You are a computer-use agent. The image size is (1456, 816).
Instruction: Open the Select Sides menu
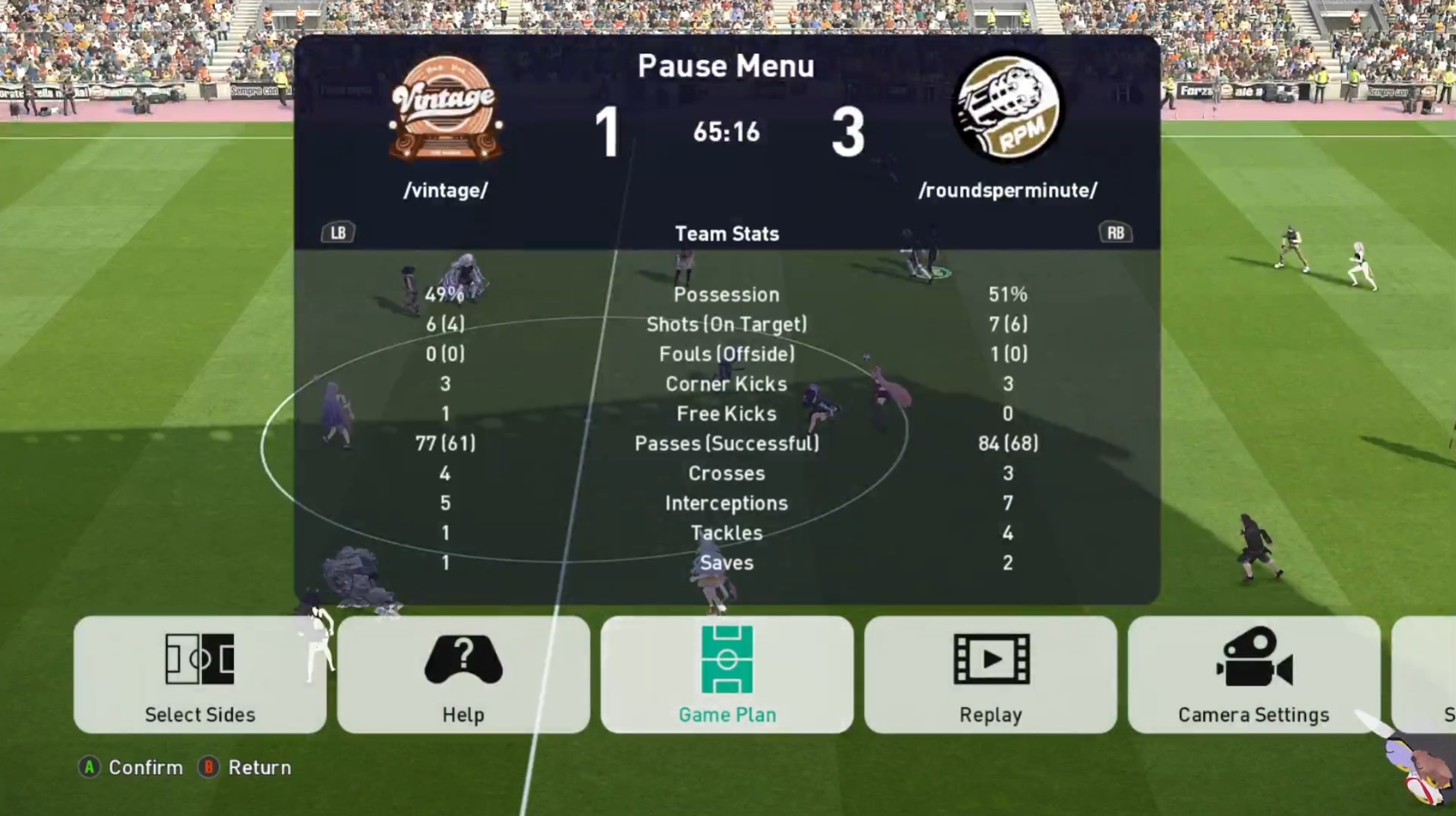coord(199,674)
